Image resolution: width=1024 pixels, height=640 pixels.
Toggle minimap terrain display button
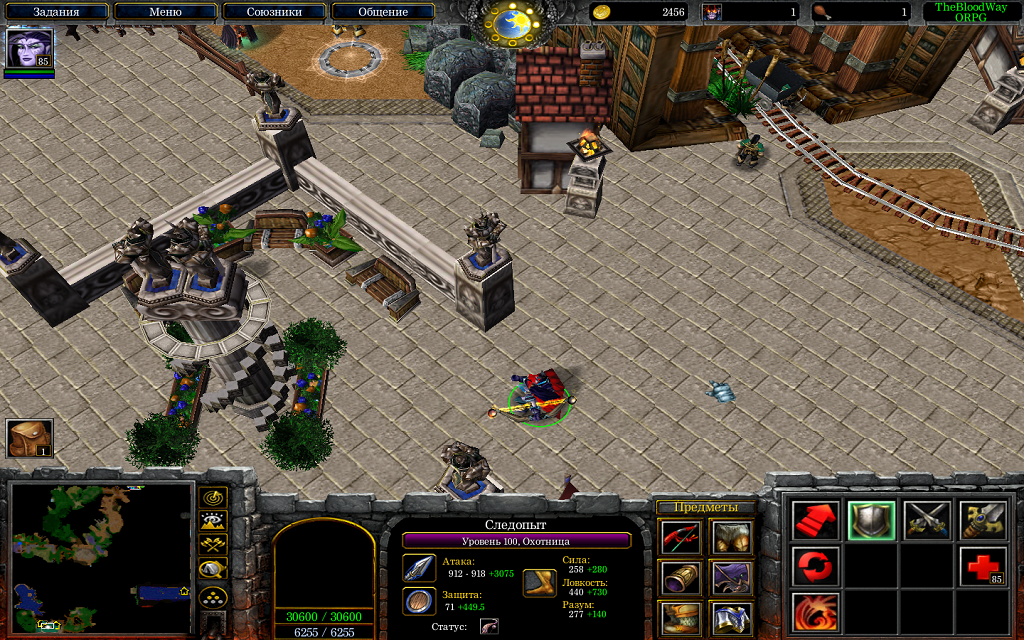tap(213, 521)
